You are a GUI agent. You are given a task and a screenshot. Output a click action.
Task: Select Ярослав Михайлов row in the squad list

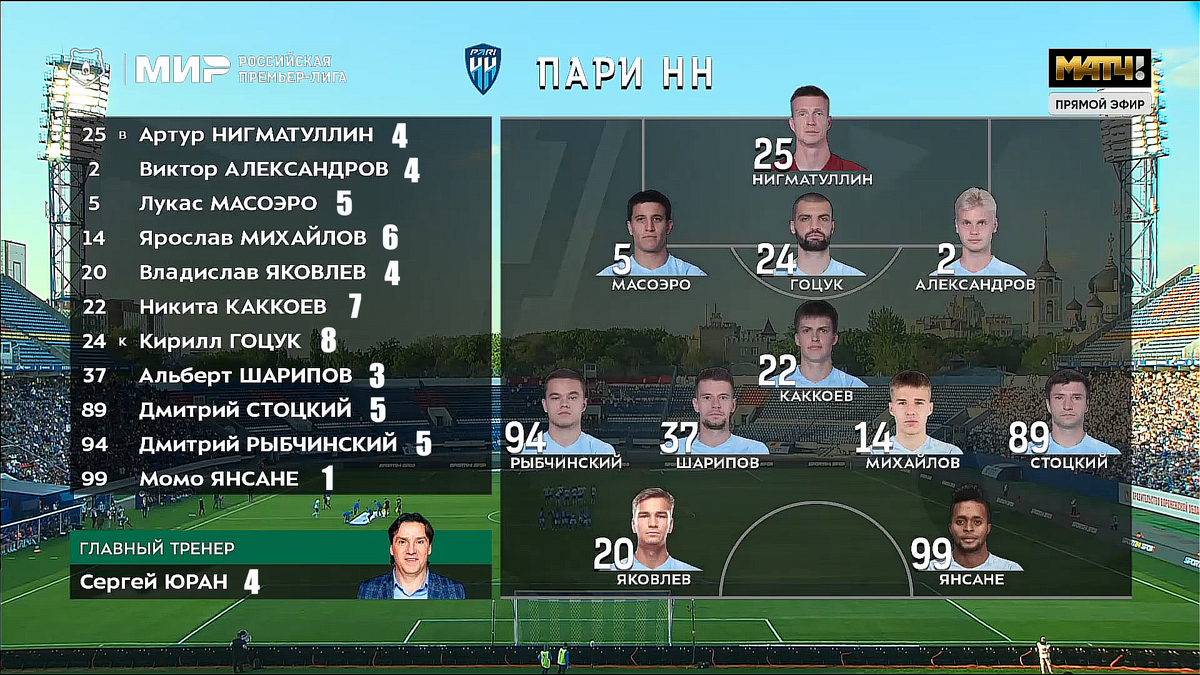tap(254, 238)
